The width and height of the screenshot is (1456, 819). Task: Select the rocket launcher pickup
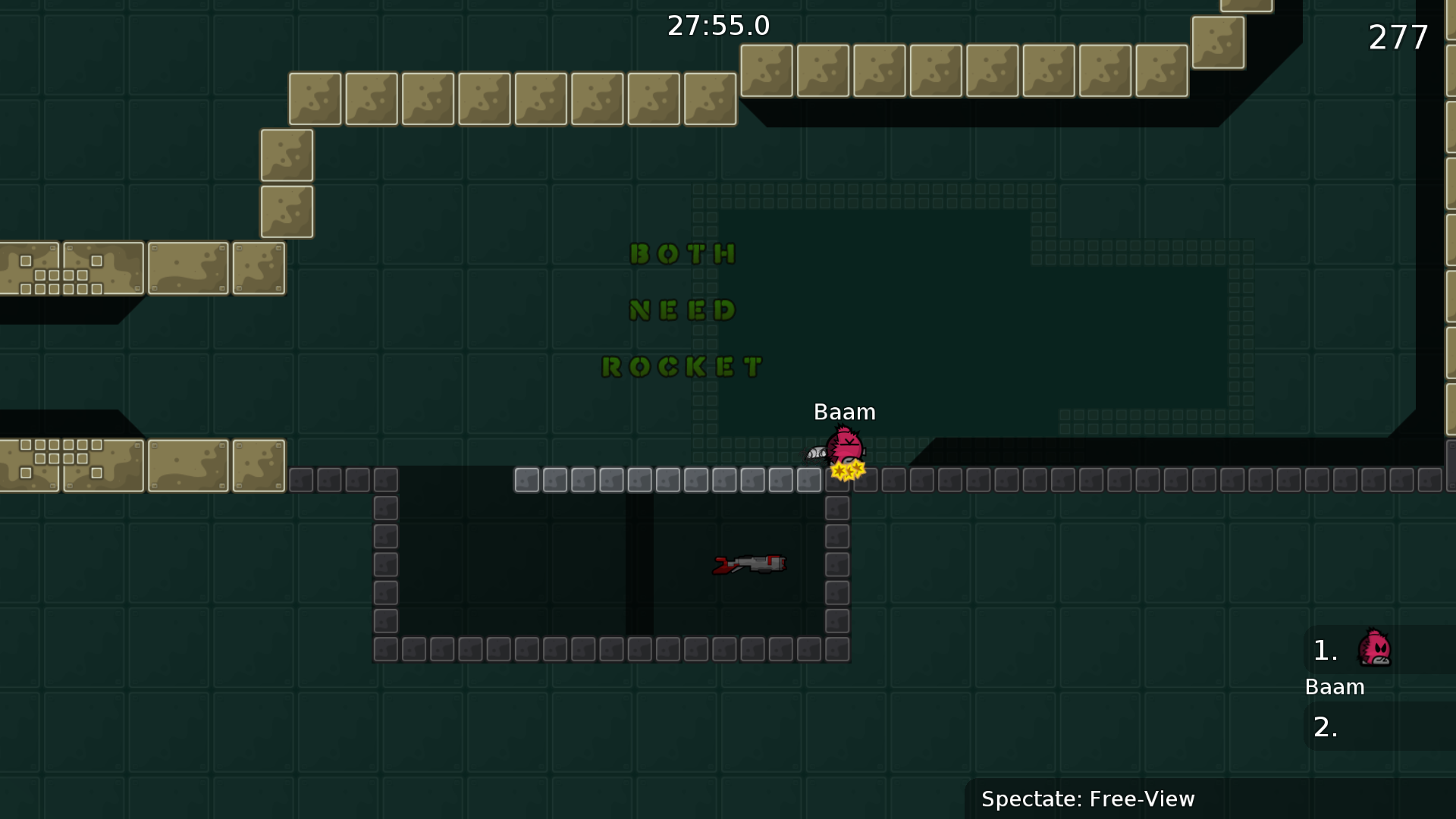(x=749, y=564)
